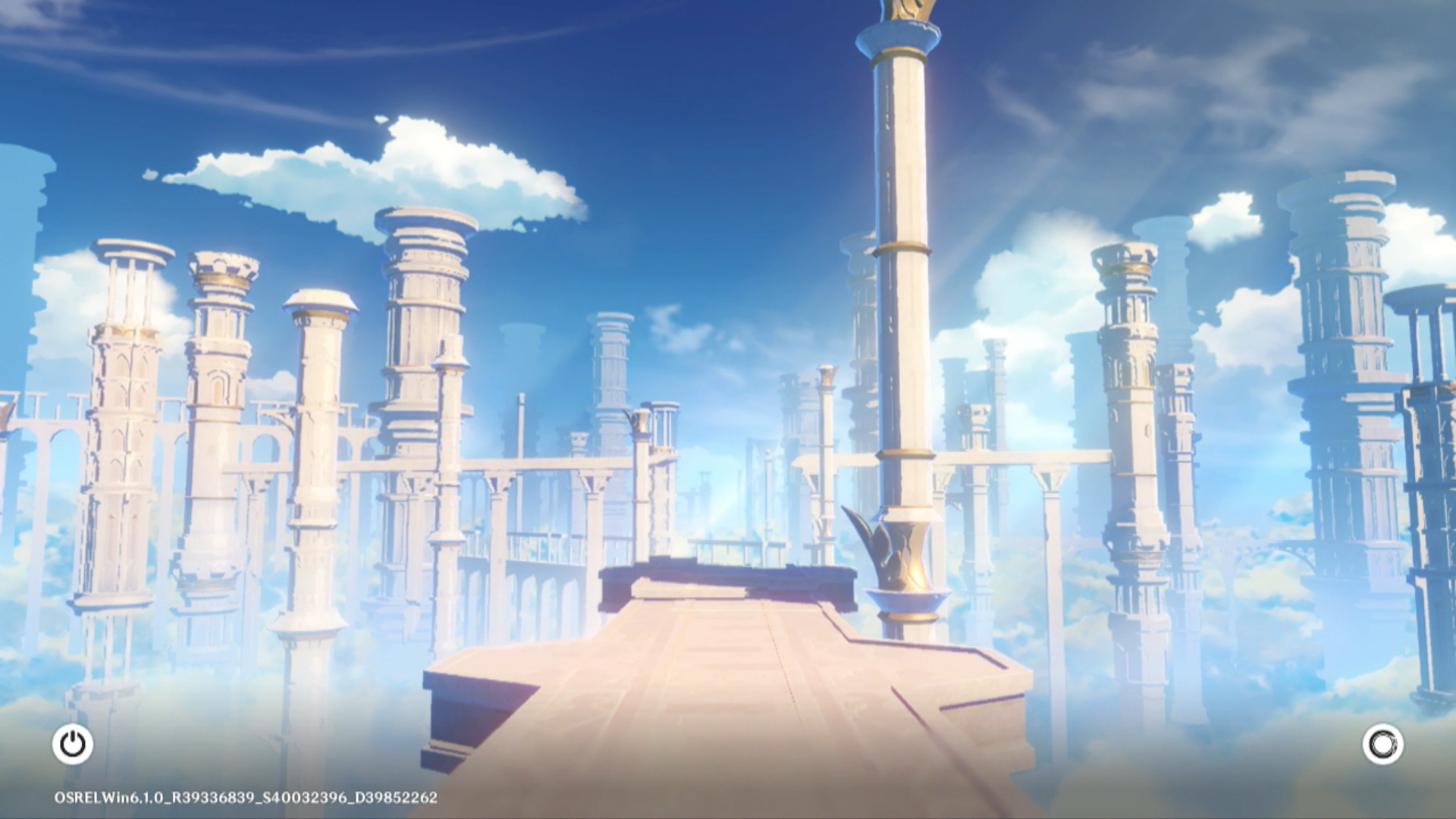Image resolution: width=1456 pixels, height=819 pixels.
Task: Click the power icon to exit the game
Action: pos(73,744)
